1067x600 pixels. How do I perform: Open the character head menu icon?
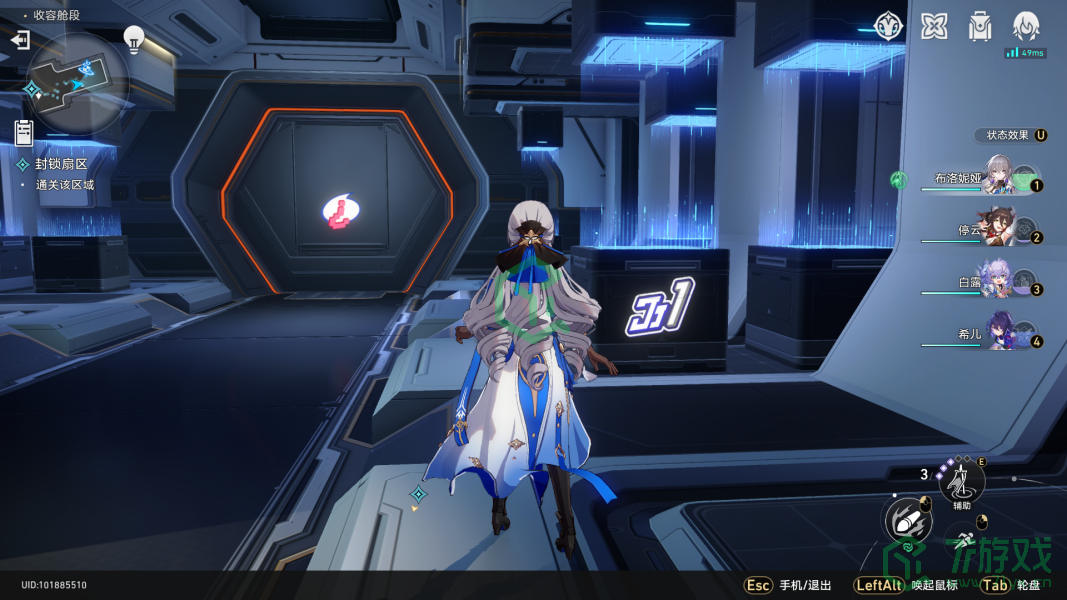click(x=1026, y=26)
